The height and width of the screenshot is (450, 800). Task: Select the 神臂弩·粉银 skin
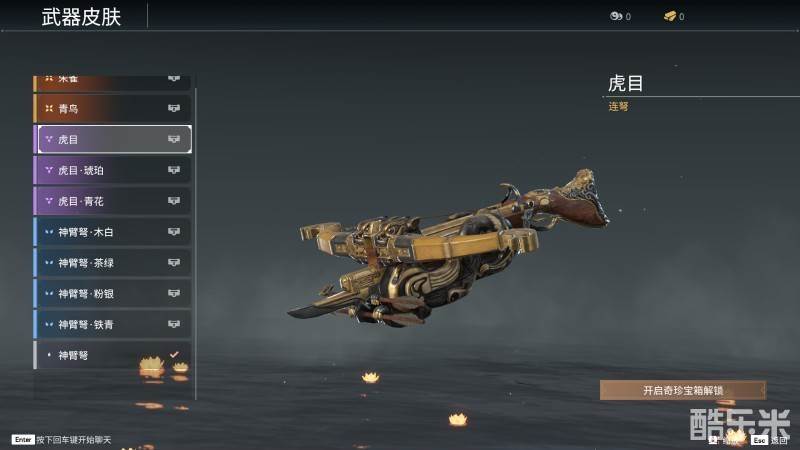pyautogui.click(x=112, y=294)
